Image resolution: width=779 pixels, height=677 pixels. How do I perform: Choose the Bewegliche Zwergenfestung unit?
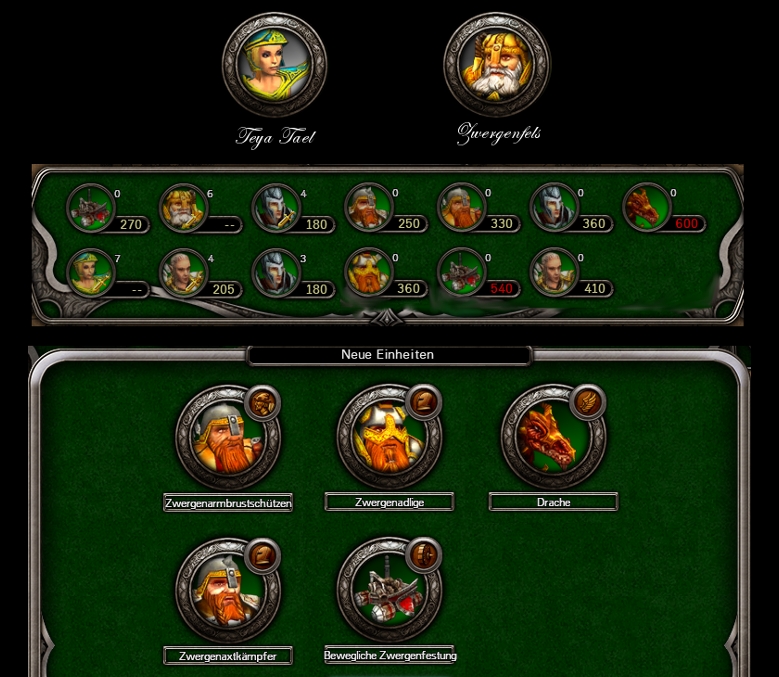(390, 591)
